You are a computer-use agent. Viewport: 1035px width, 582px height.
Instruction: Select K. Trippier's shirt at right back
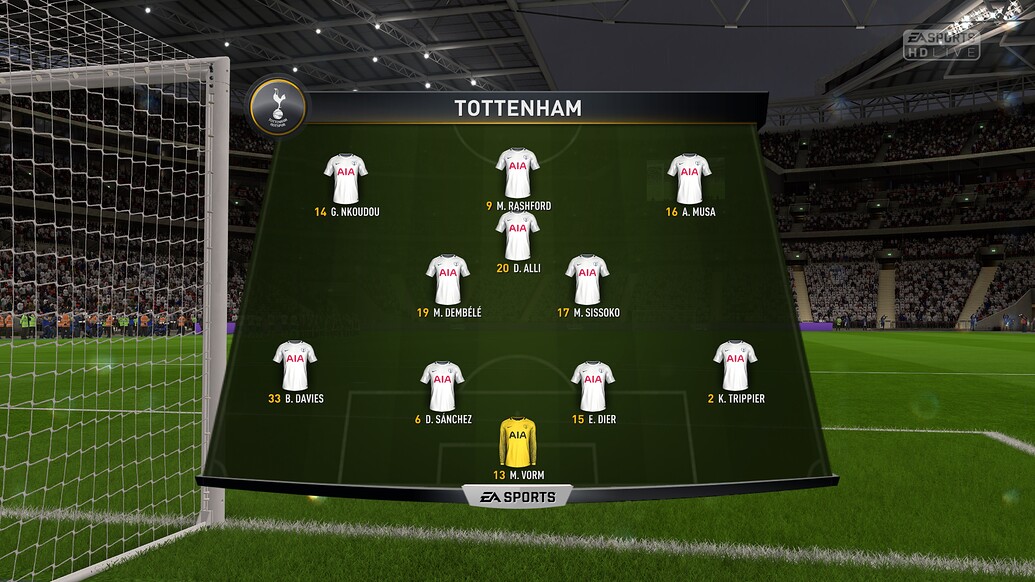point(735,365)
